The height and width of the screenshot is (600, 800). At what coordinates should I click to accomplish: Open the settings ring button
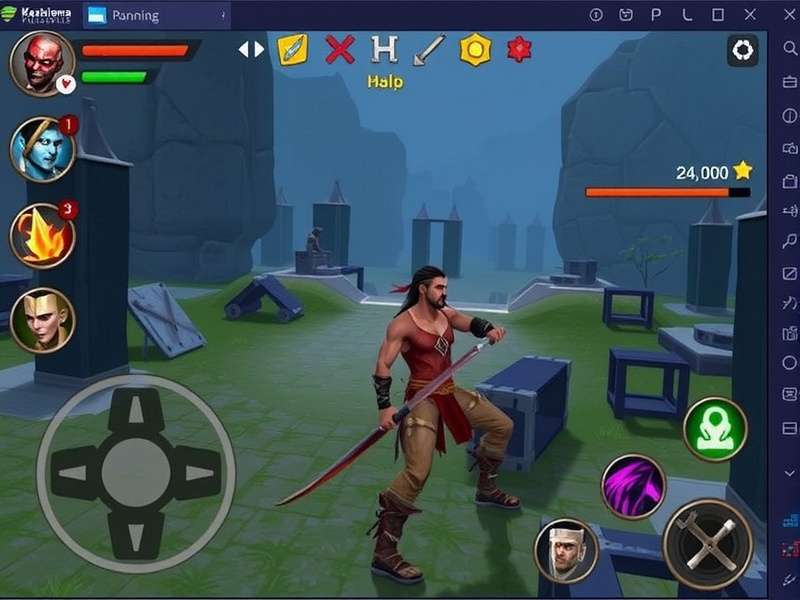coord(743,50)
